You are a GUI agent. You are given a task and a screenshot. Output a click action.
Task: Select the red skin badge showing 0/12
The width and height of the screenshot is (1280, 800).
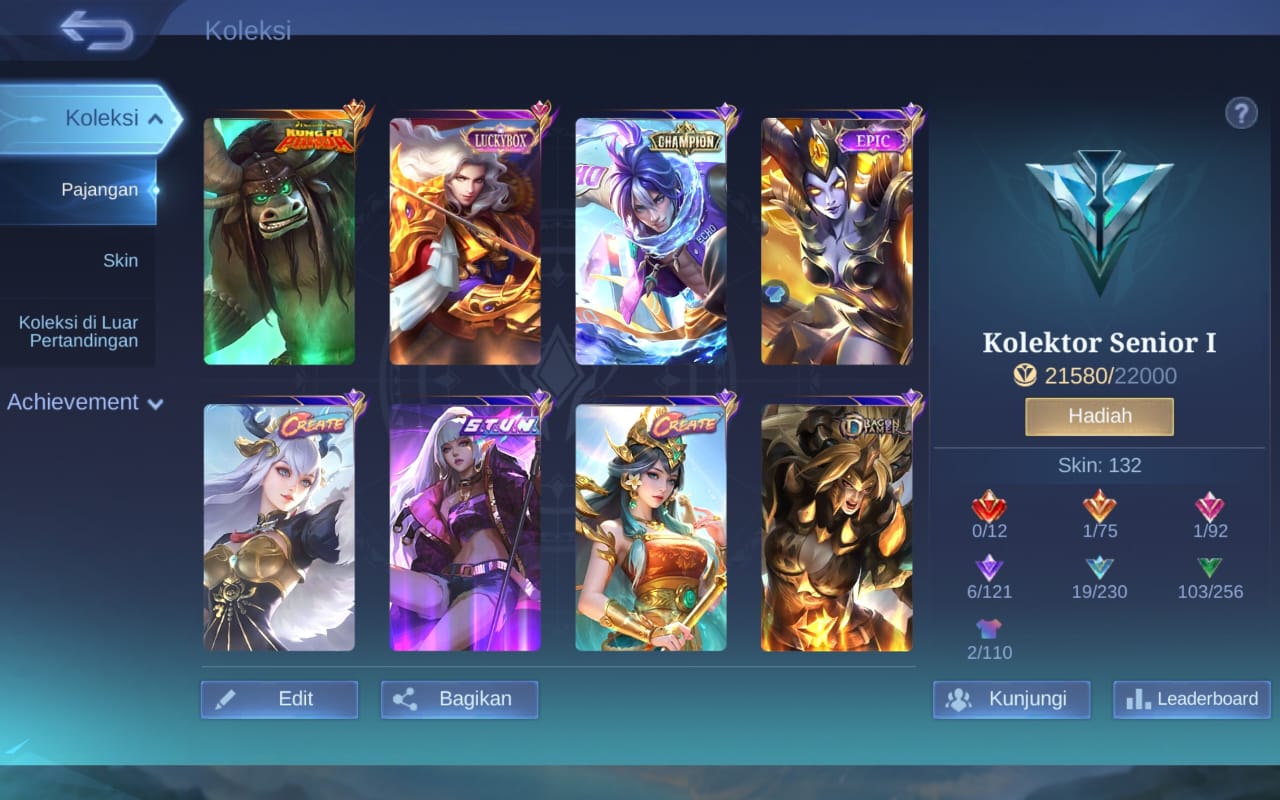point(989,510)
